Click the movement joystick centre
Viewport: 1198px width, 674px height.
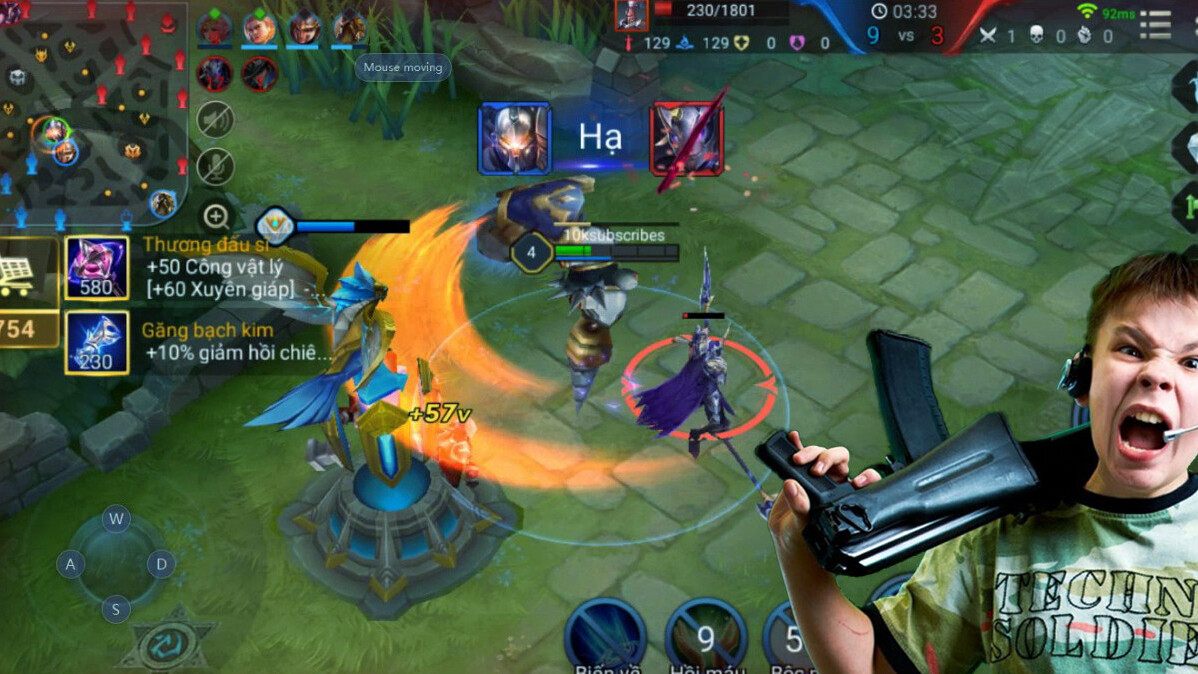click(116, 564)
